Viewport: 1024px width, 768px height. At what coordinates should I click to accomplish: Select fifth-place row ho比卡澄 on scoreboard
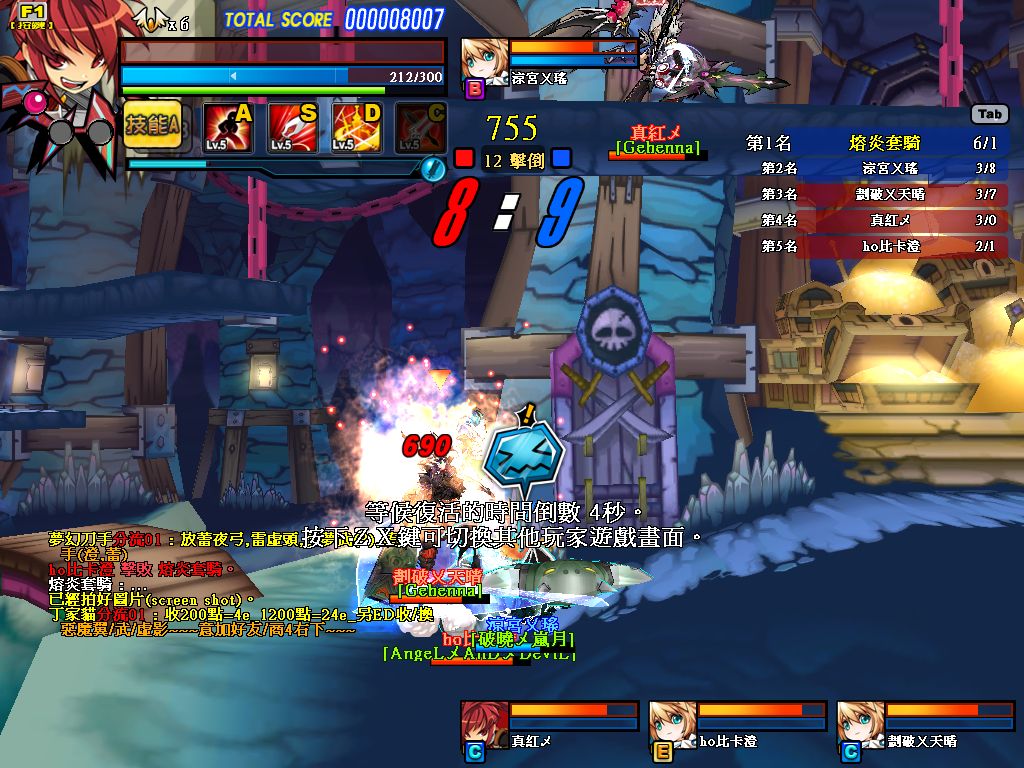[878, 246]
